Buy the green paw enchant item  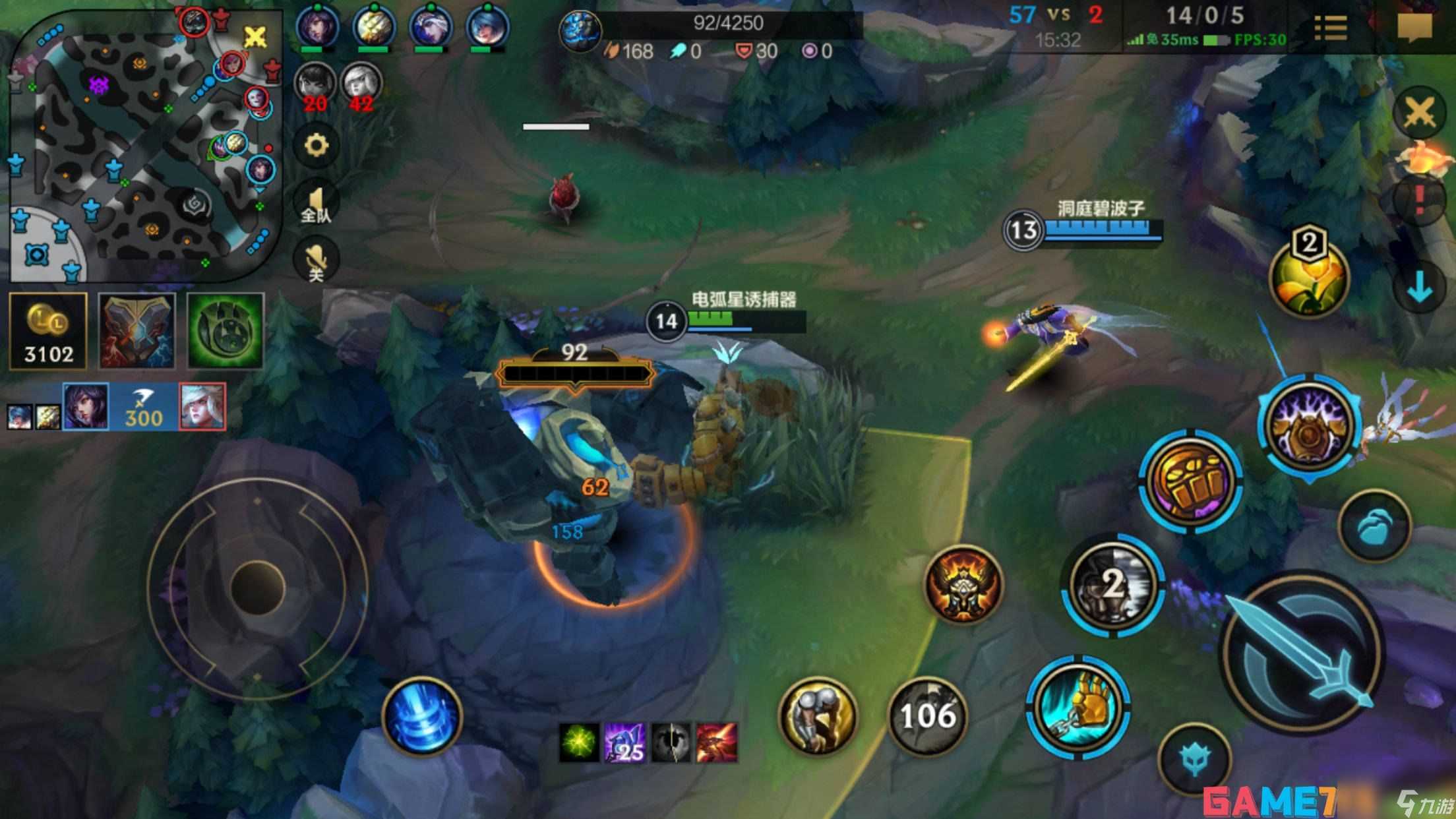(225, 331)
